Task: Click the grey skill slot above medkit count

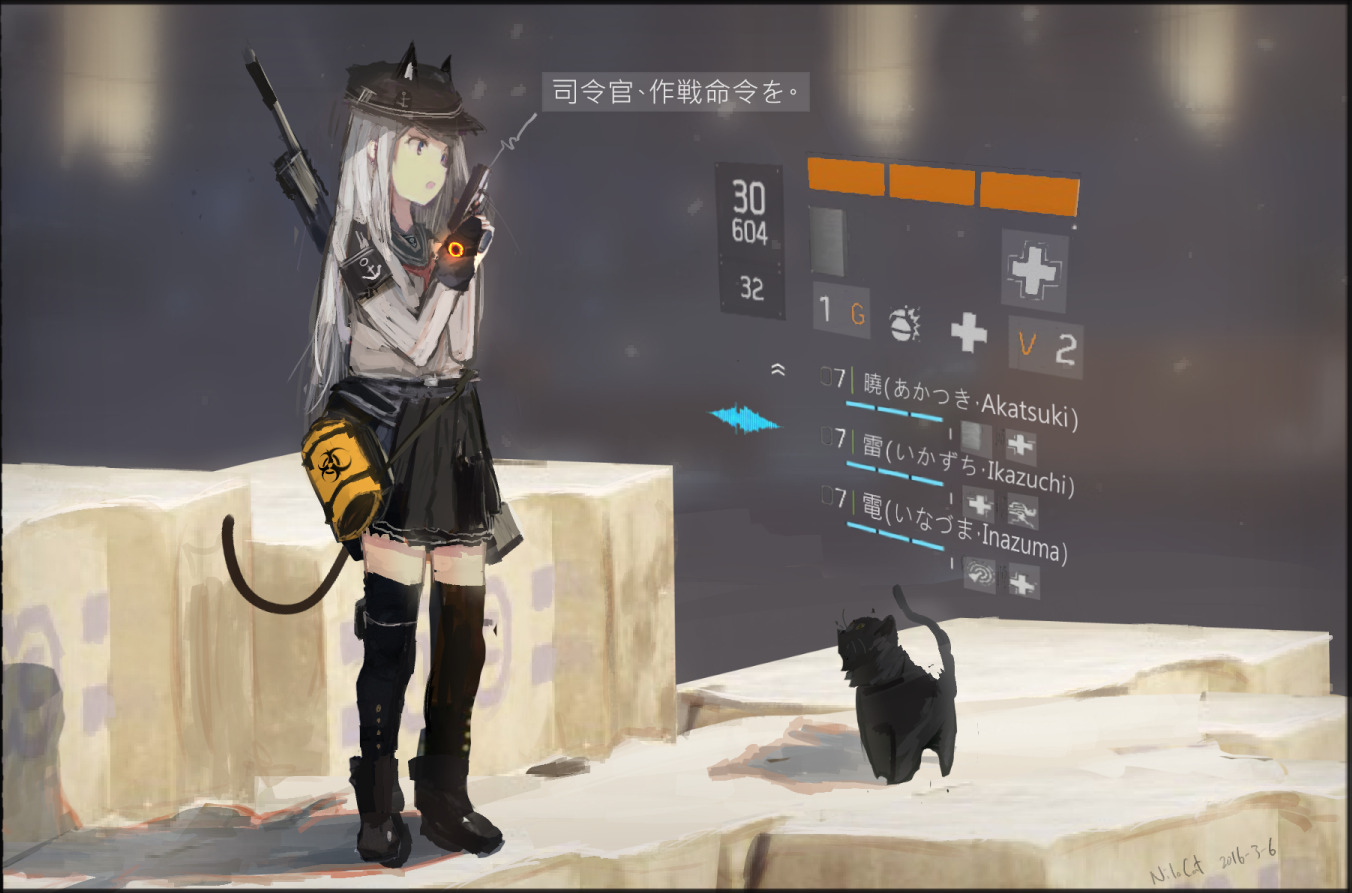Action: pos(827,241)
